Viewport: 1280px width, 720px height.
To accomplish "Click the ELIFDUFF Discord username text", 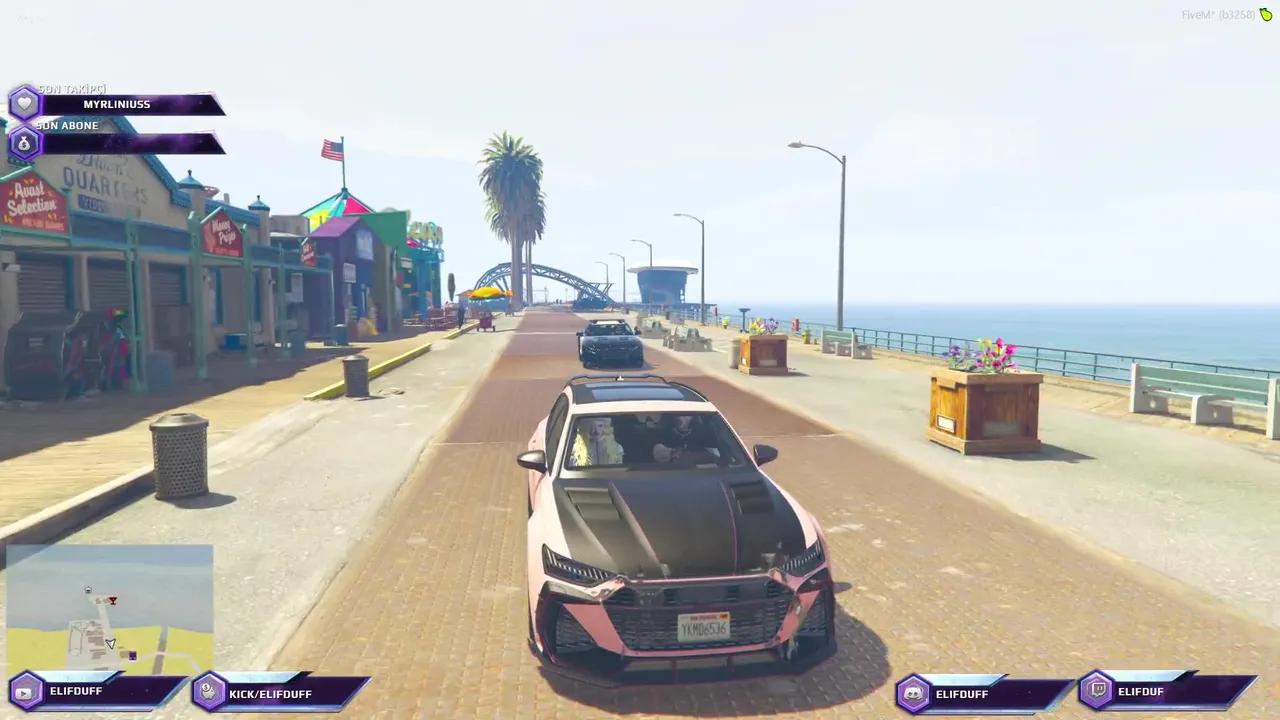I will pyautogui.click(x=961, y=693).
